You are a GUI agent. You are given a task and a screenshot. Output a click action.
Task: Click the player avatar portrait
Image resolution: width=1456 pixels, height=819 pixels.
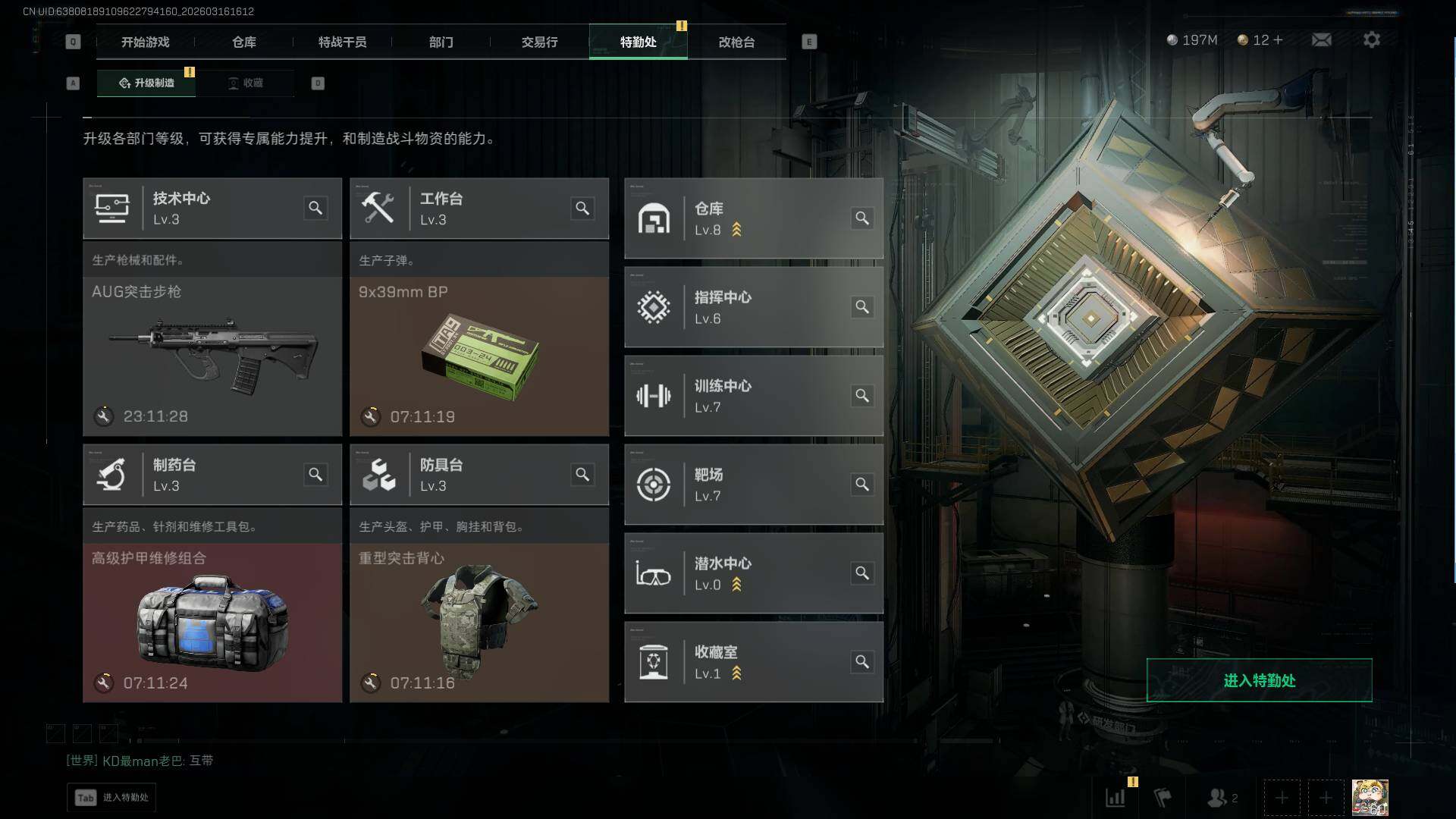1370,797
